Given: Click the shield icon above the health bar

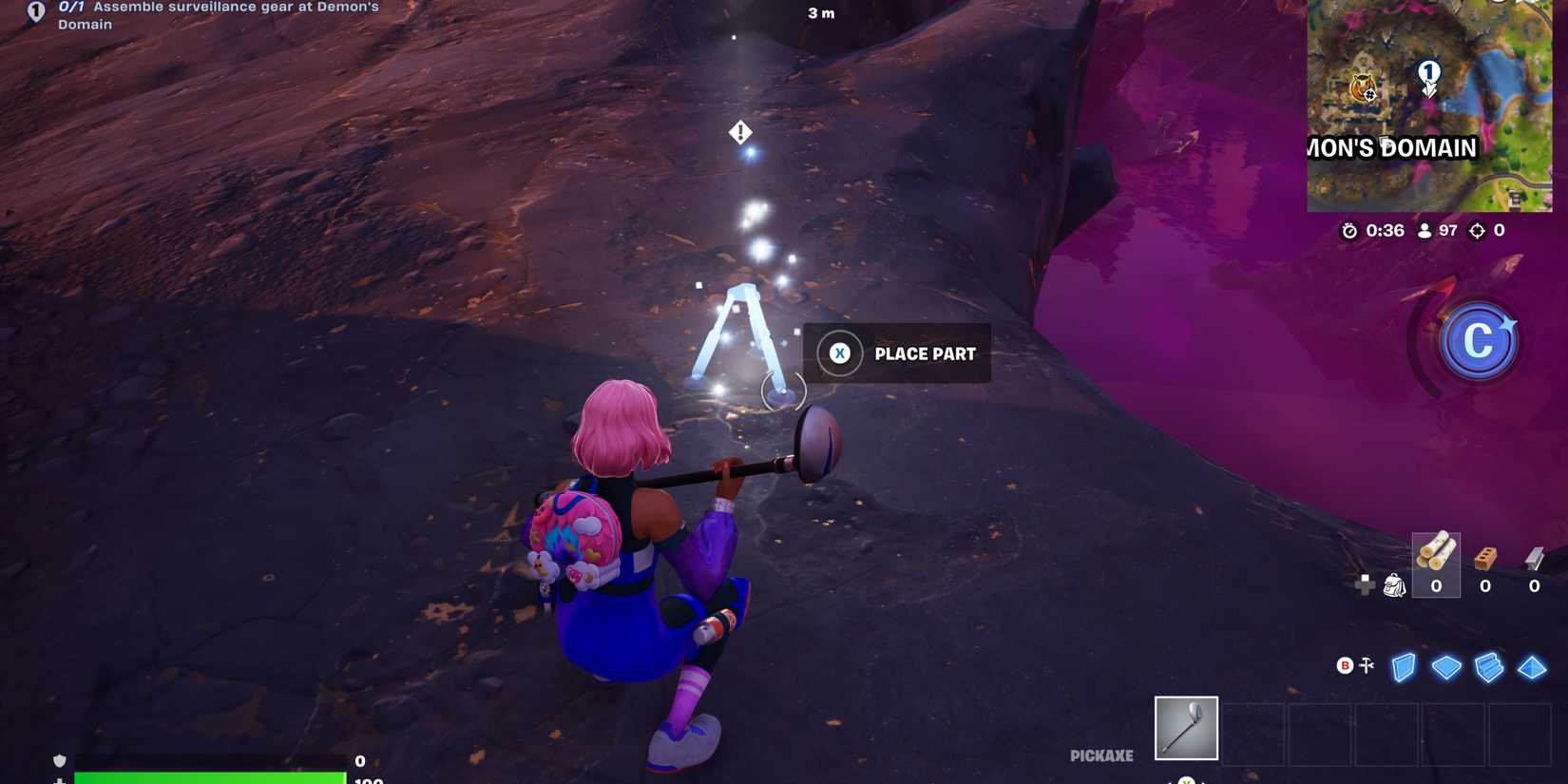Looking at the screenshot, I should [60, 760].
